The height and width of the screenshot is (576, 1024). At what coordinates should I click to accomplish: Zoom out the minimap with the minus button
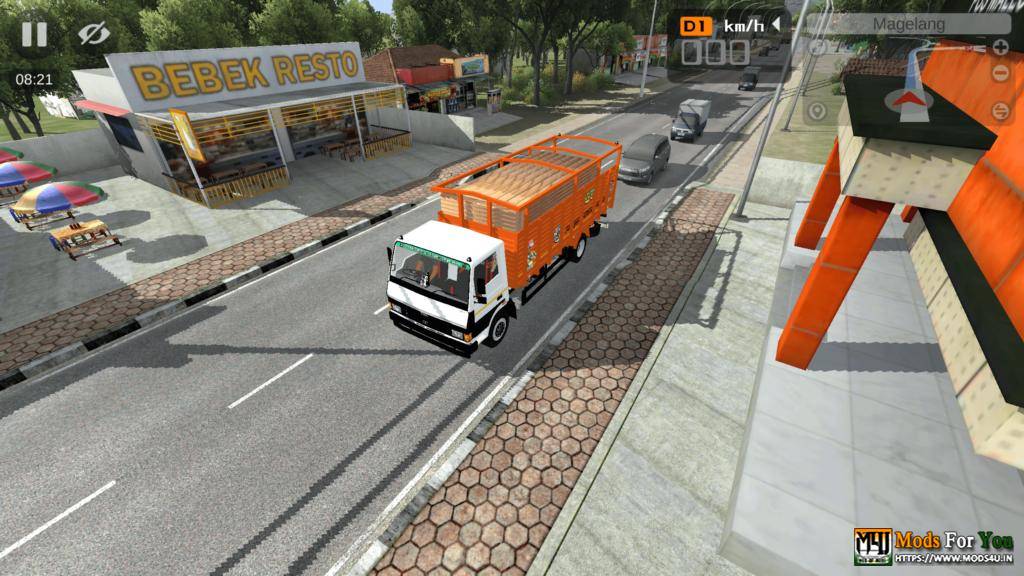(1000, 74)
